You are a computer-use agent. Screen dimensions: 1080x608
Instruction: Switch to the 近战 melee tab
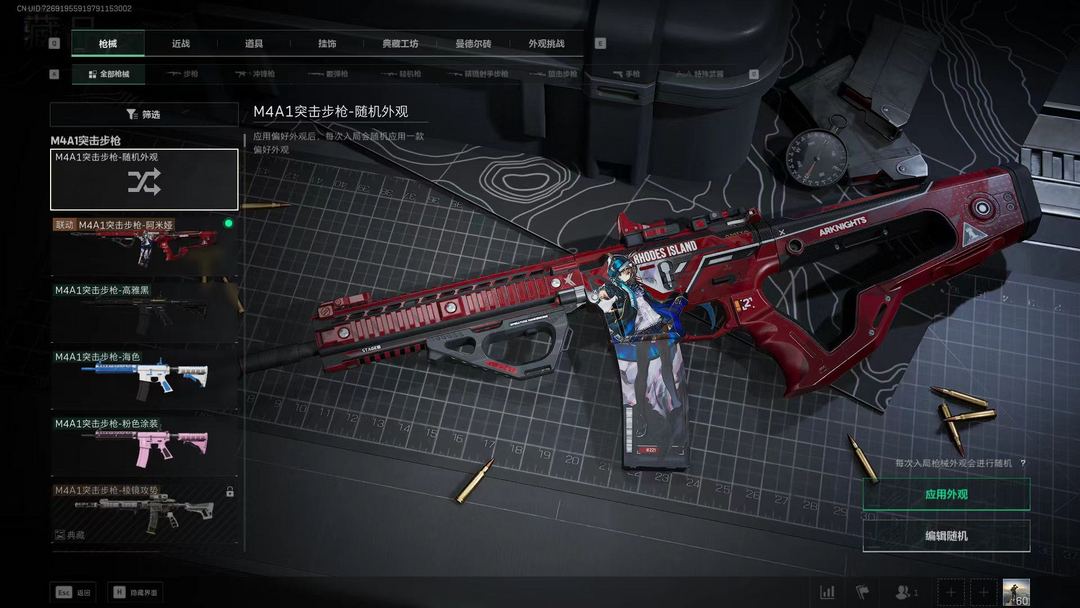[181, 43]
